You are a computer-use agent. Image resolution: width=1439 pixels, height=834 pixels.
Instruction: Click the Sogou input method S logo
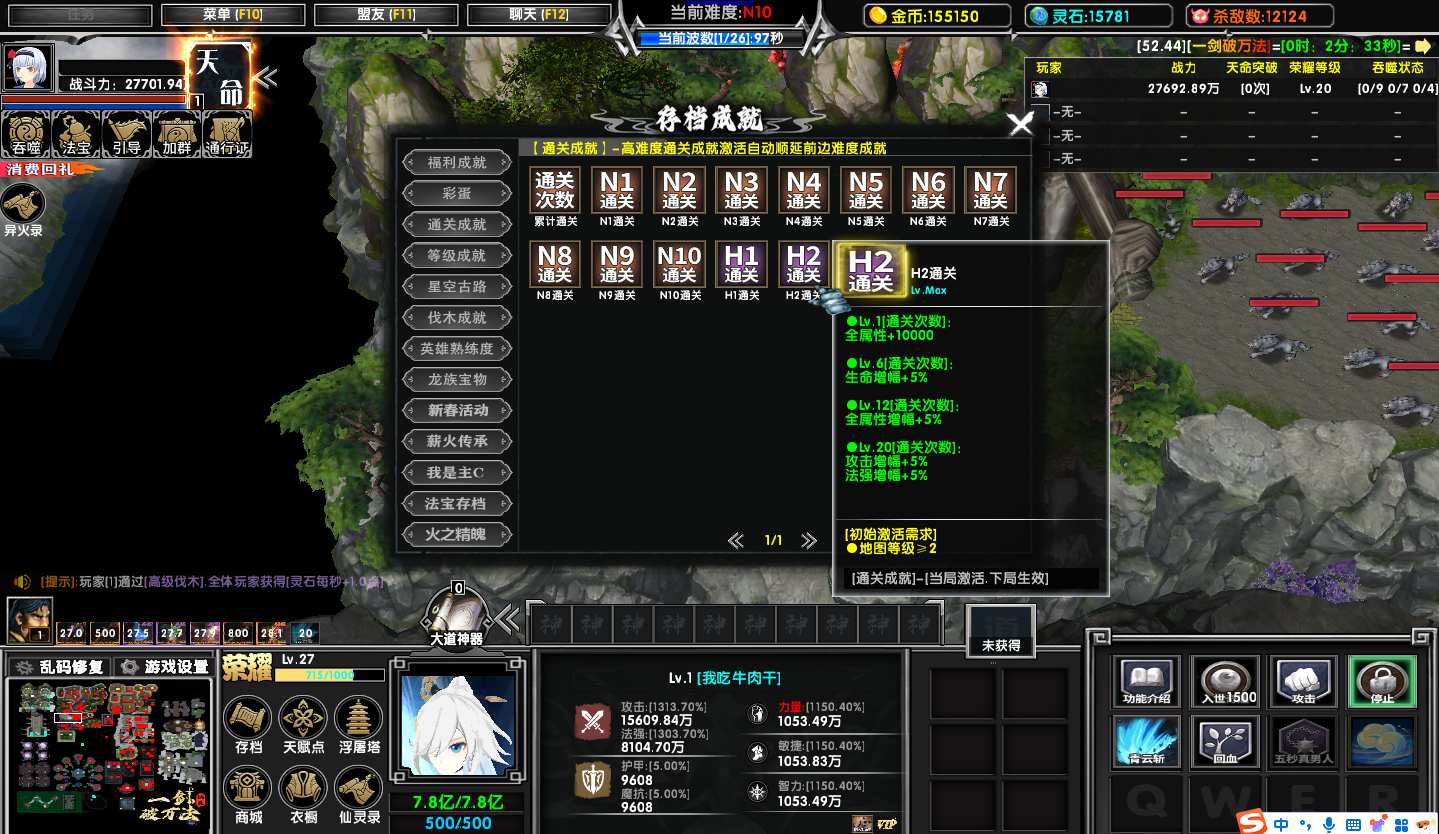pos(1250,823)
